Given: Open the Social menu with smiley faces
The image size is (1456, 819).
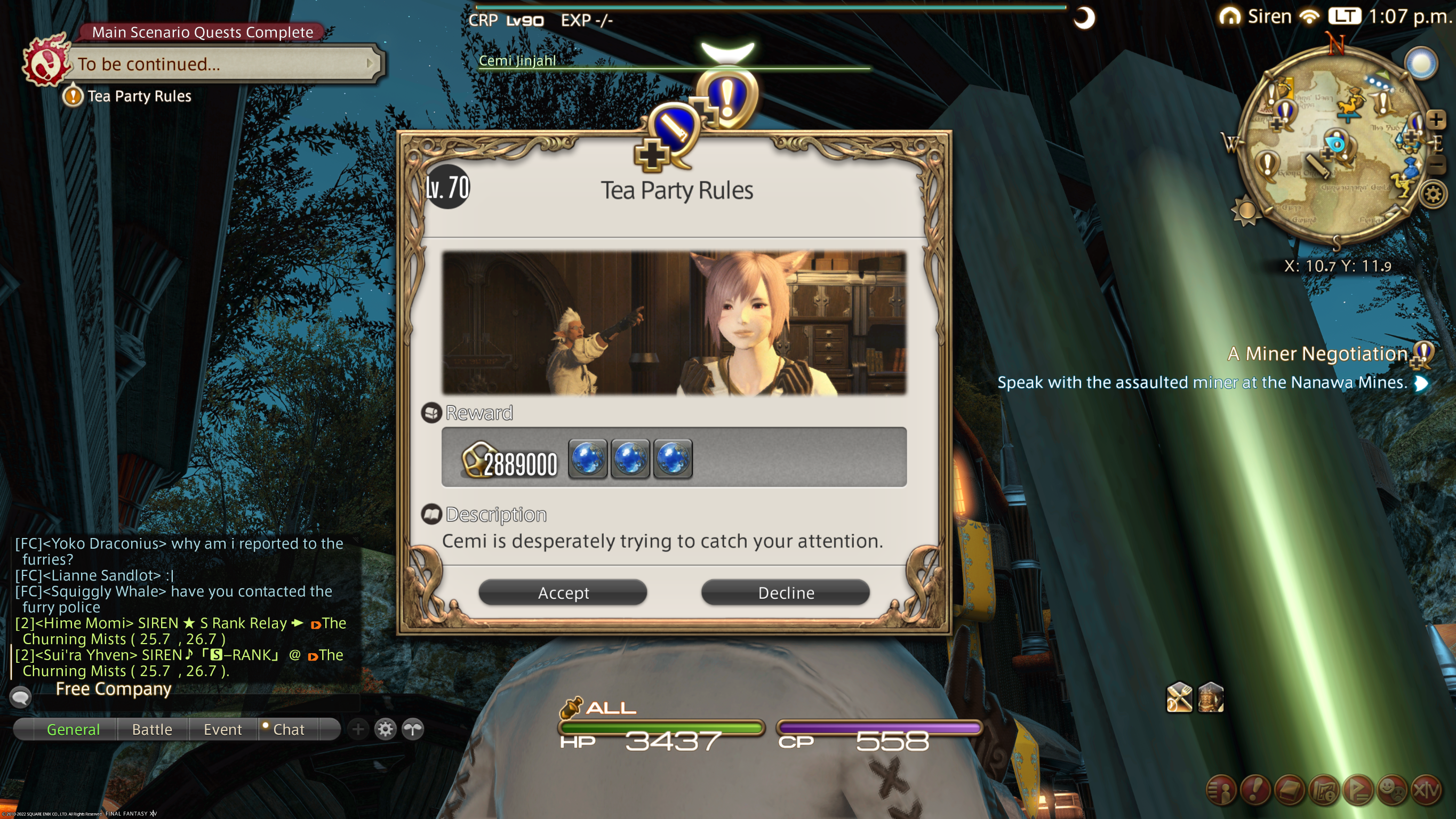Looking at the screenshot, I should pos(1393,789).
